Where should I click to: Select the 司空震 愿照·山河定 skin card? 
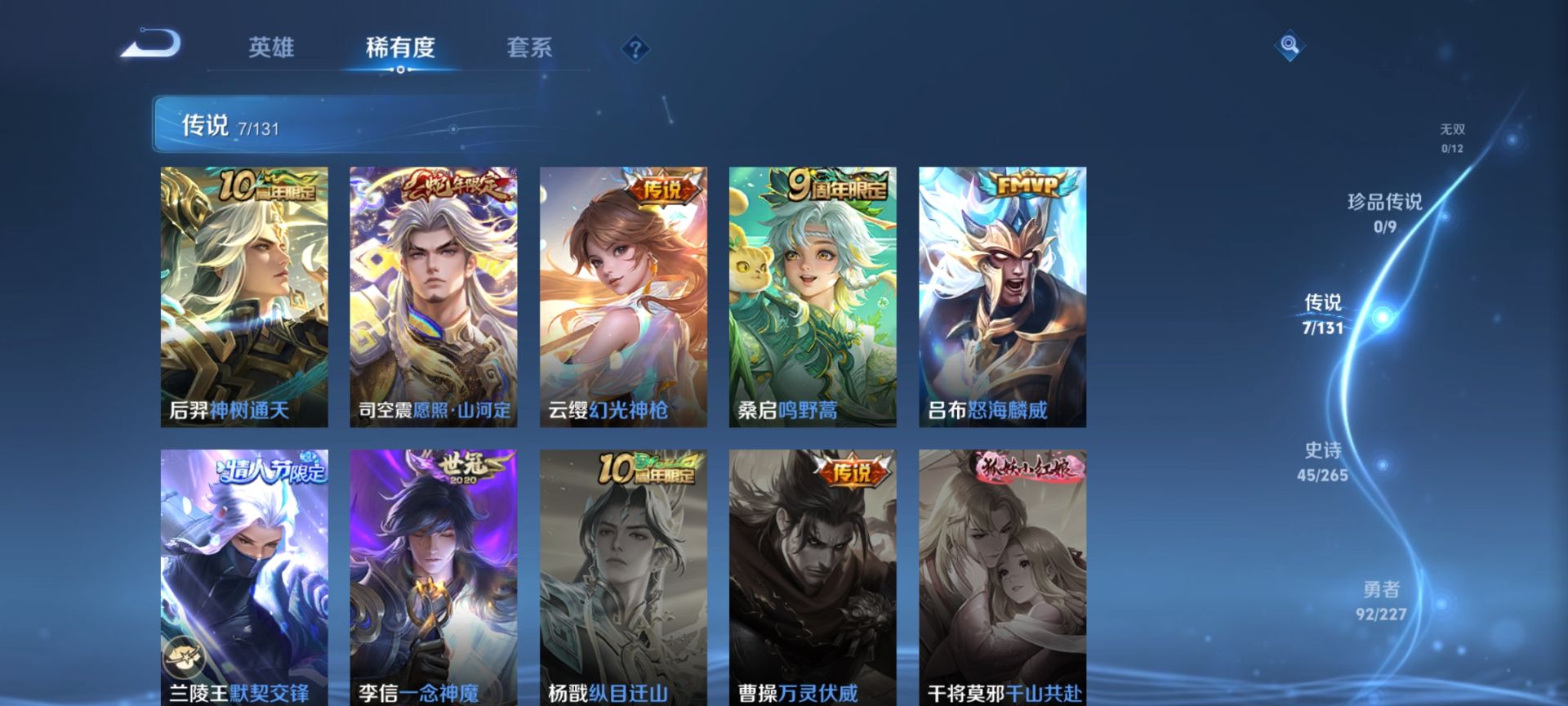434,297
